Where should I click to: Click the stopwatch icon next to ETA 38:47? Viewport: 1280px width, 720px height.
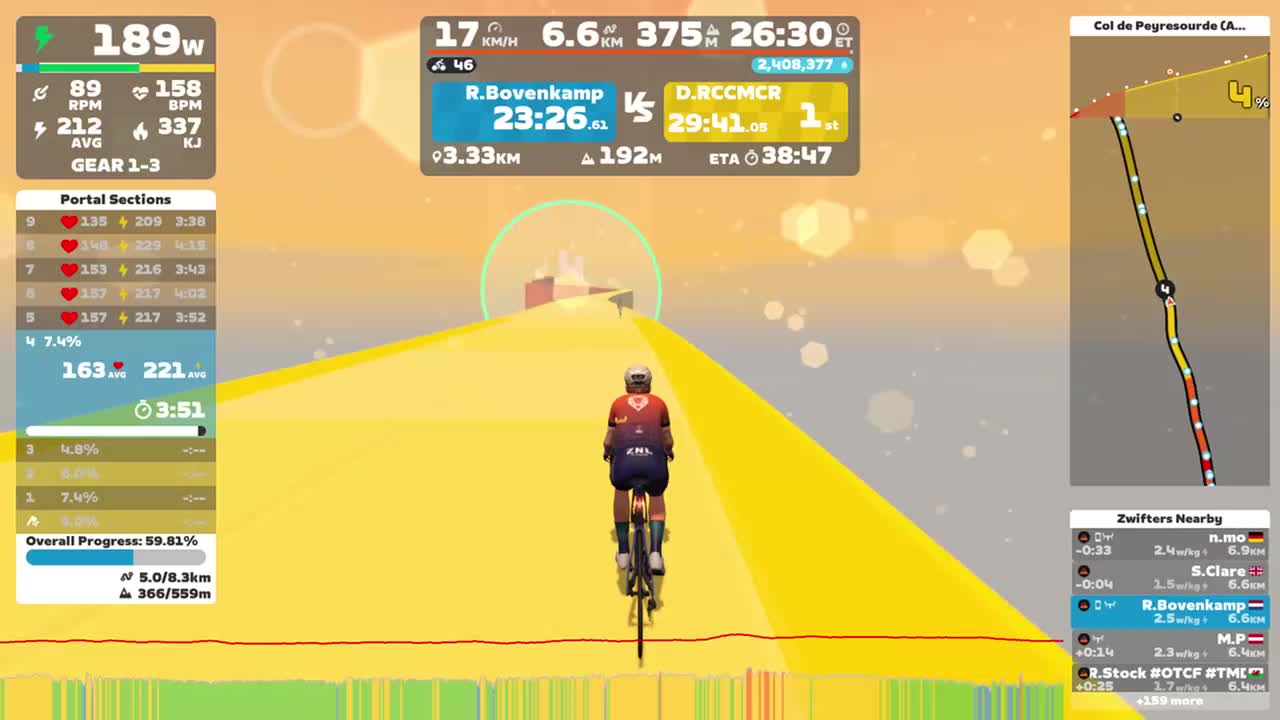(750, 157)
